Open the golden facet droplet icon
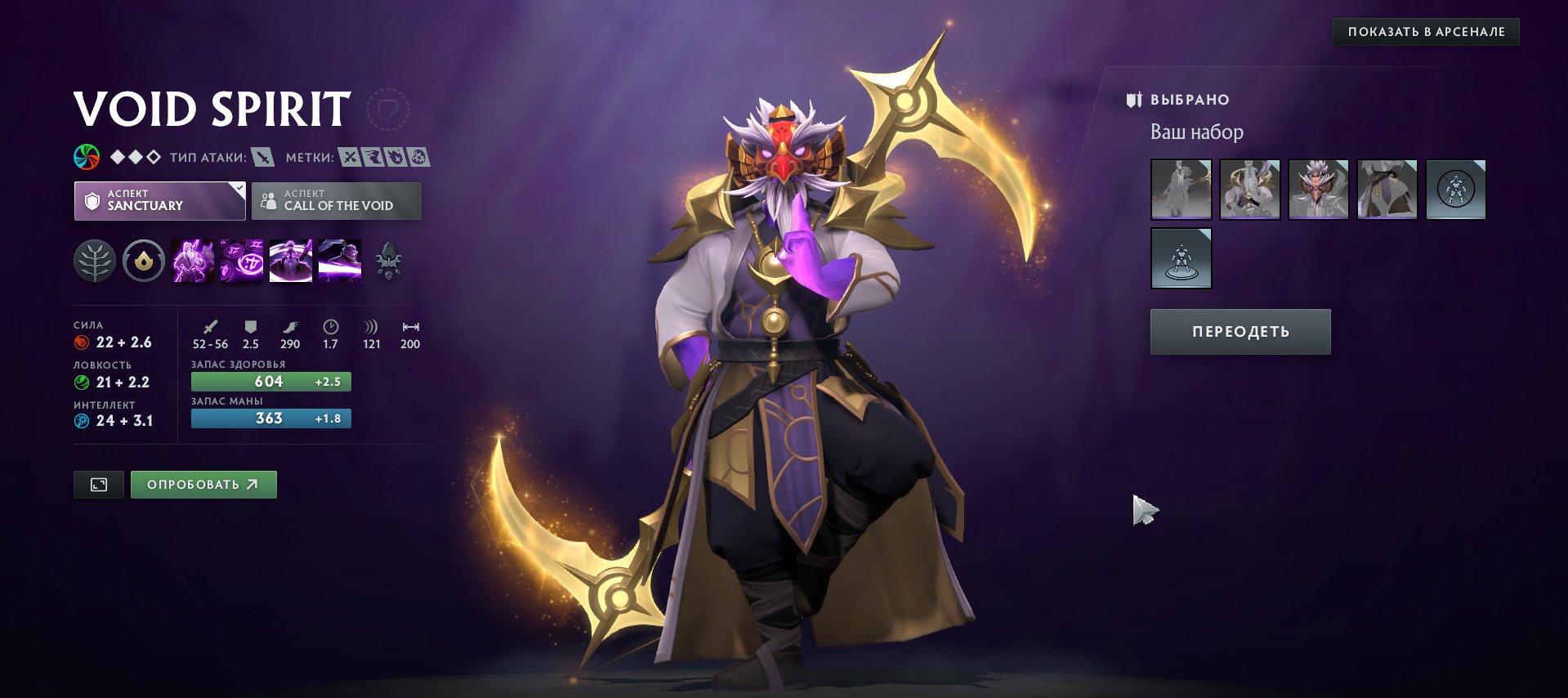The image size is (1568, 698). click(x=142, y=260)
